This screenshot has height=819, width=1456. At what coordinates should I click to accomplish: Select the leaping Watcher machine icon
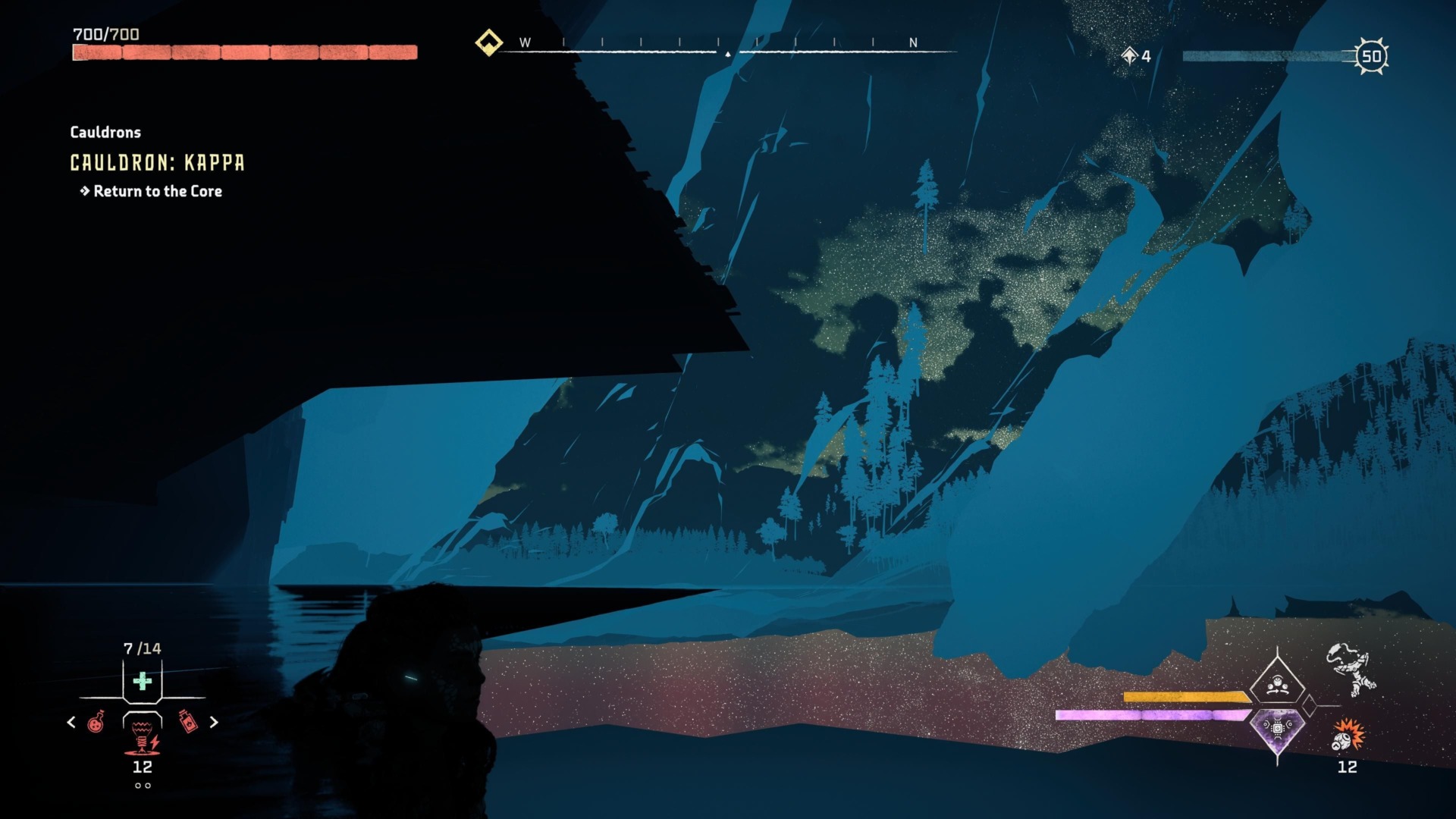coord(1351,669)
